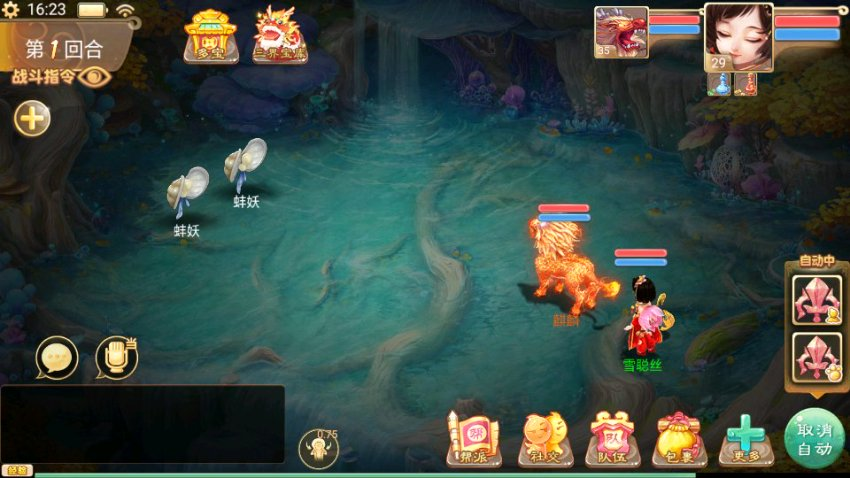Activate the voice microphone button
850x478 pixels.
pyautogui.click(x=116, y=357)
